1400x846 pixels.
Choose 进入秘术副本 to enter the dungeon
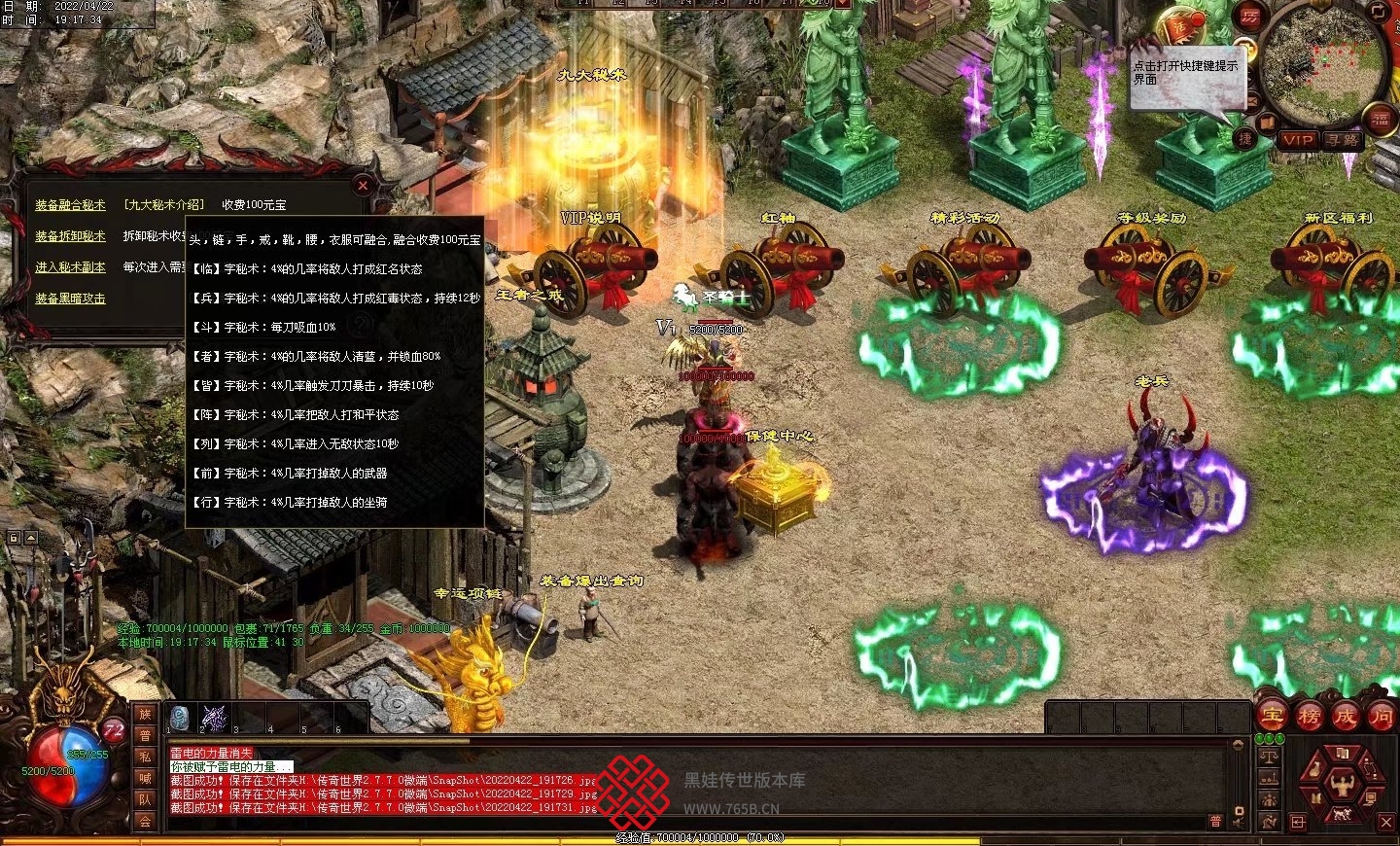click(x=70, y=267)
